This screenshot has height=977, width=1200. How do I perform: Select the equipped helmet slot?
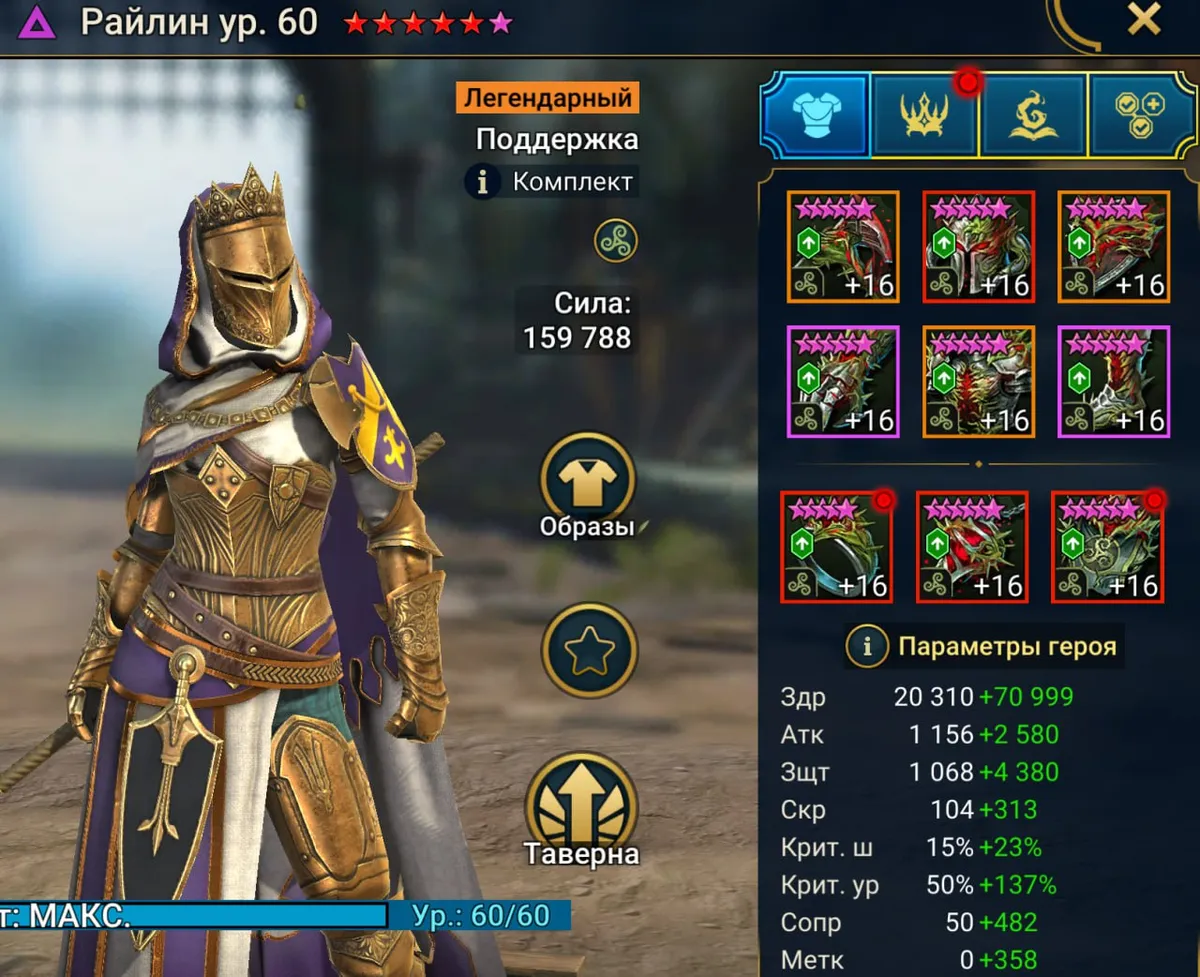(x=978, y=247)
